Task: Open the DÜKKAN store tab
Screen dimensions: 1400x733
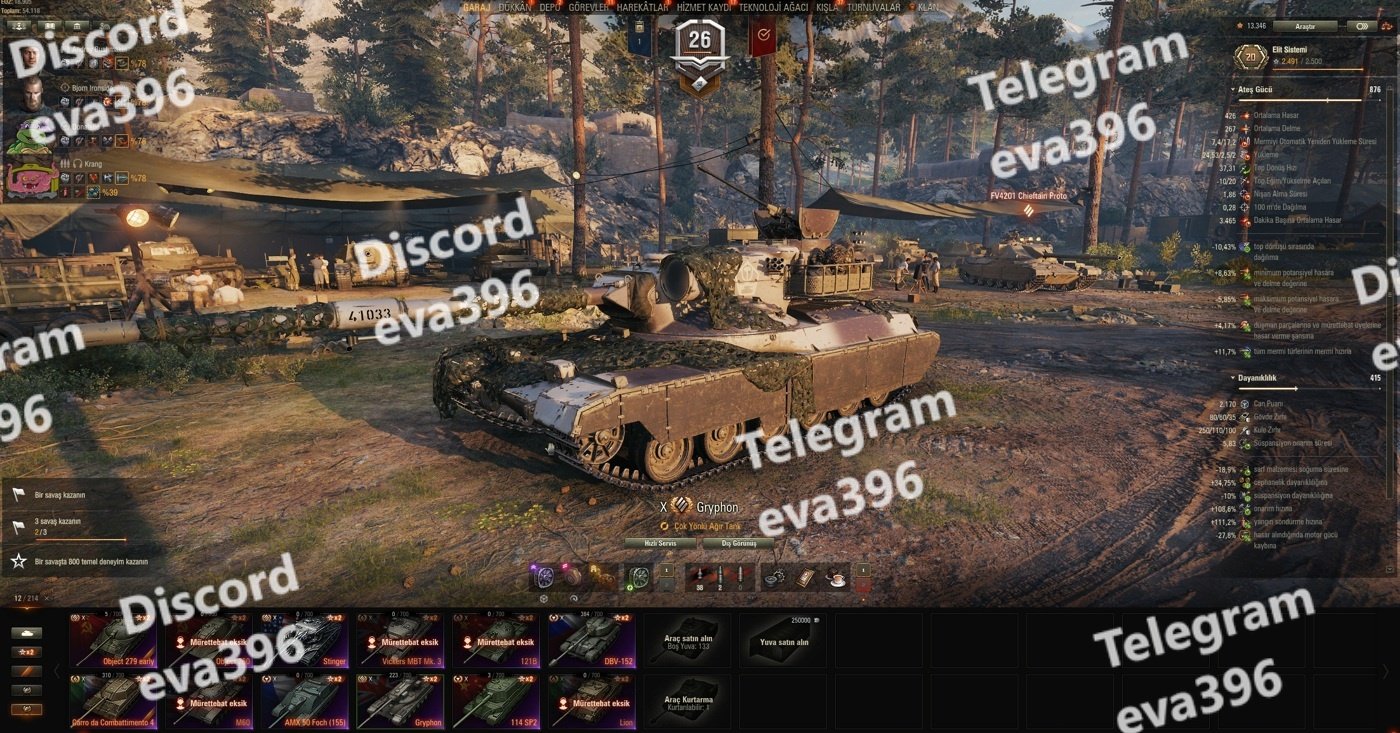Action: point(514,7)
